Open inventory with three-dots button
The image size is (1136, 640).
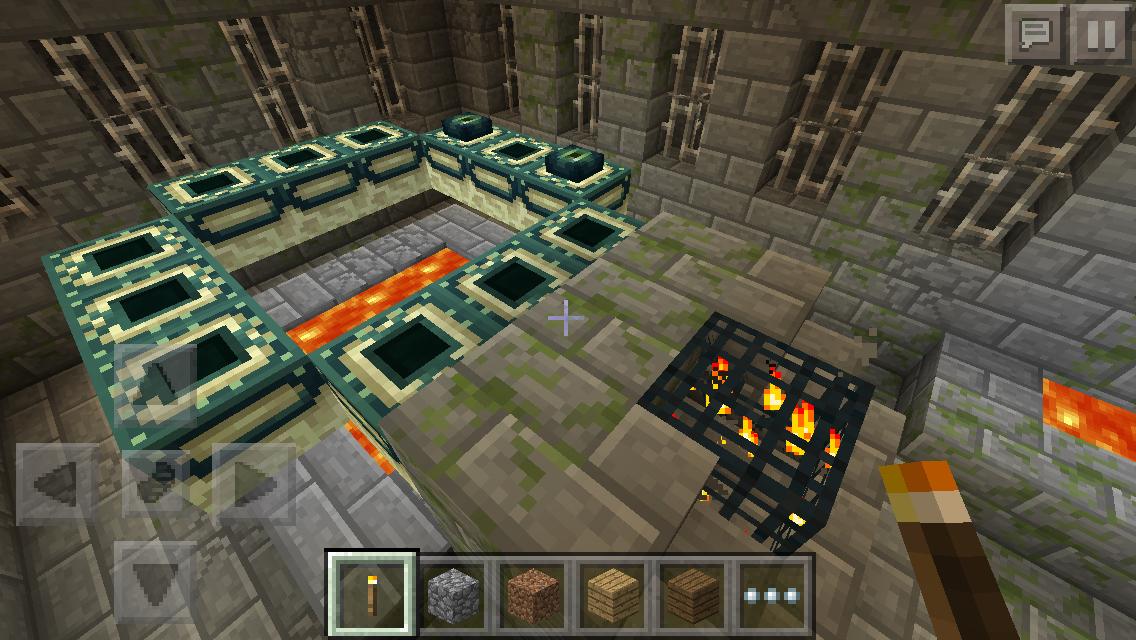[x=771, y=593]
